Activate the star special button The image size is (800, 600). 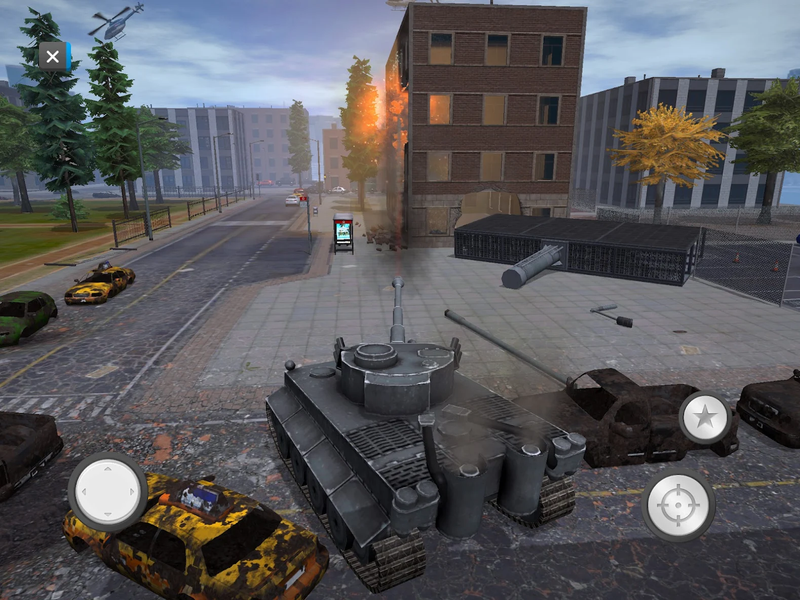(705, 417)
